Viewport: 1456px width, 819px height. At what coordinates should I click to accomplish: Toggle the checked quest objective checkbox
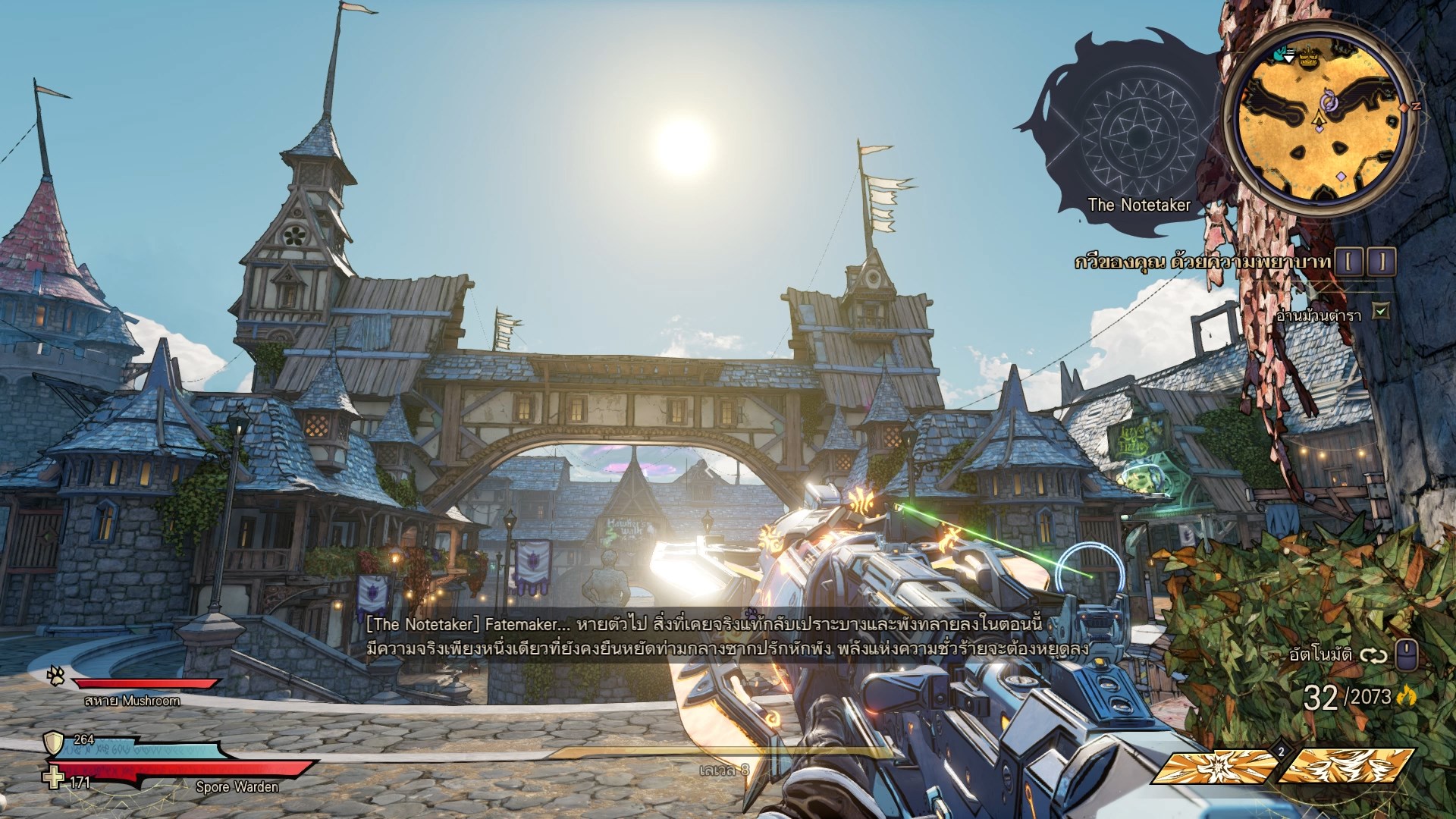click(1382, 310)
